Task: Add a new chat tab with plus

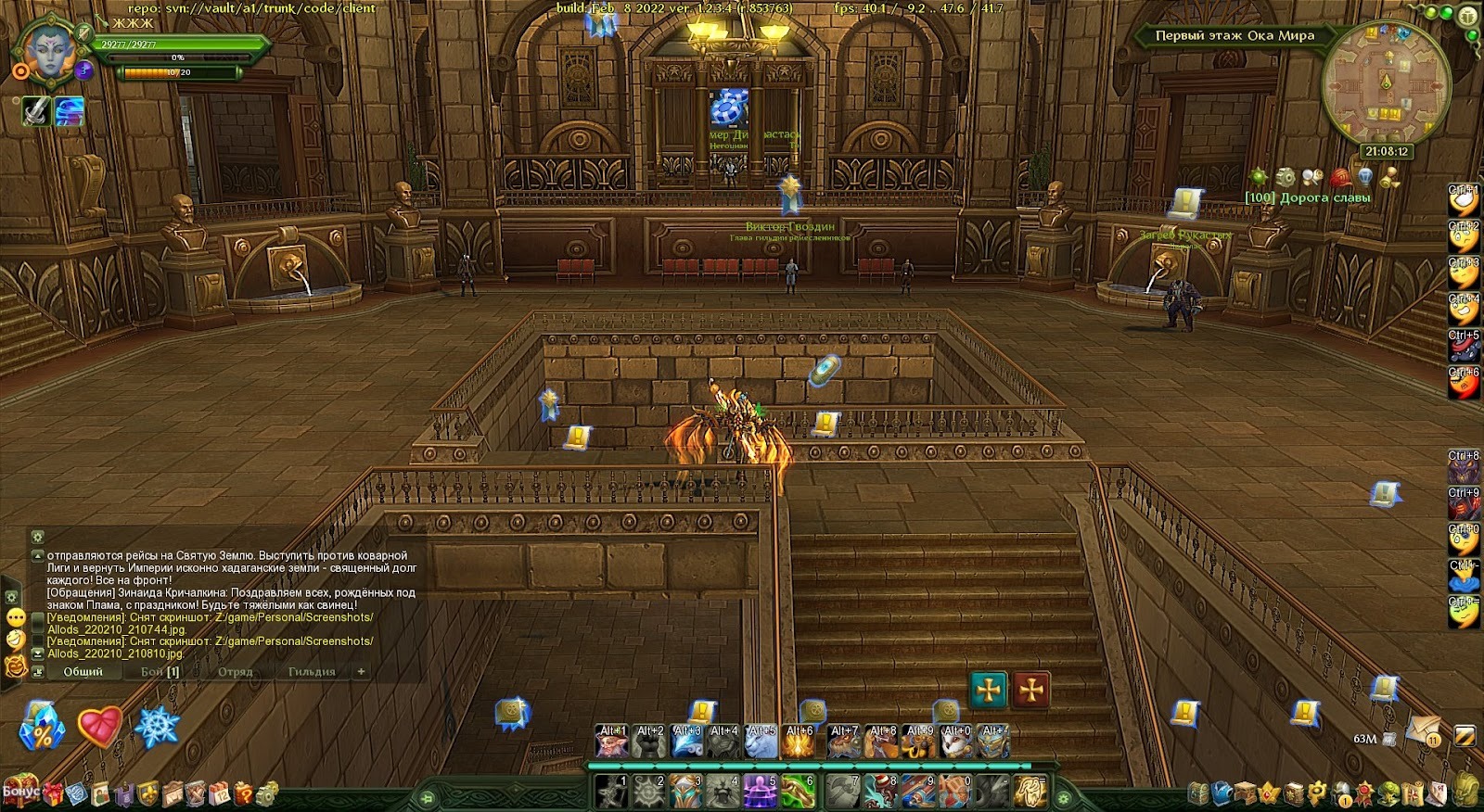Action: pos(361,671)
